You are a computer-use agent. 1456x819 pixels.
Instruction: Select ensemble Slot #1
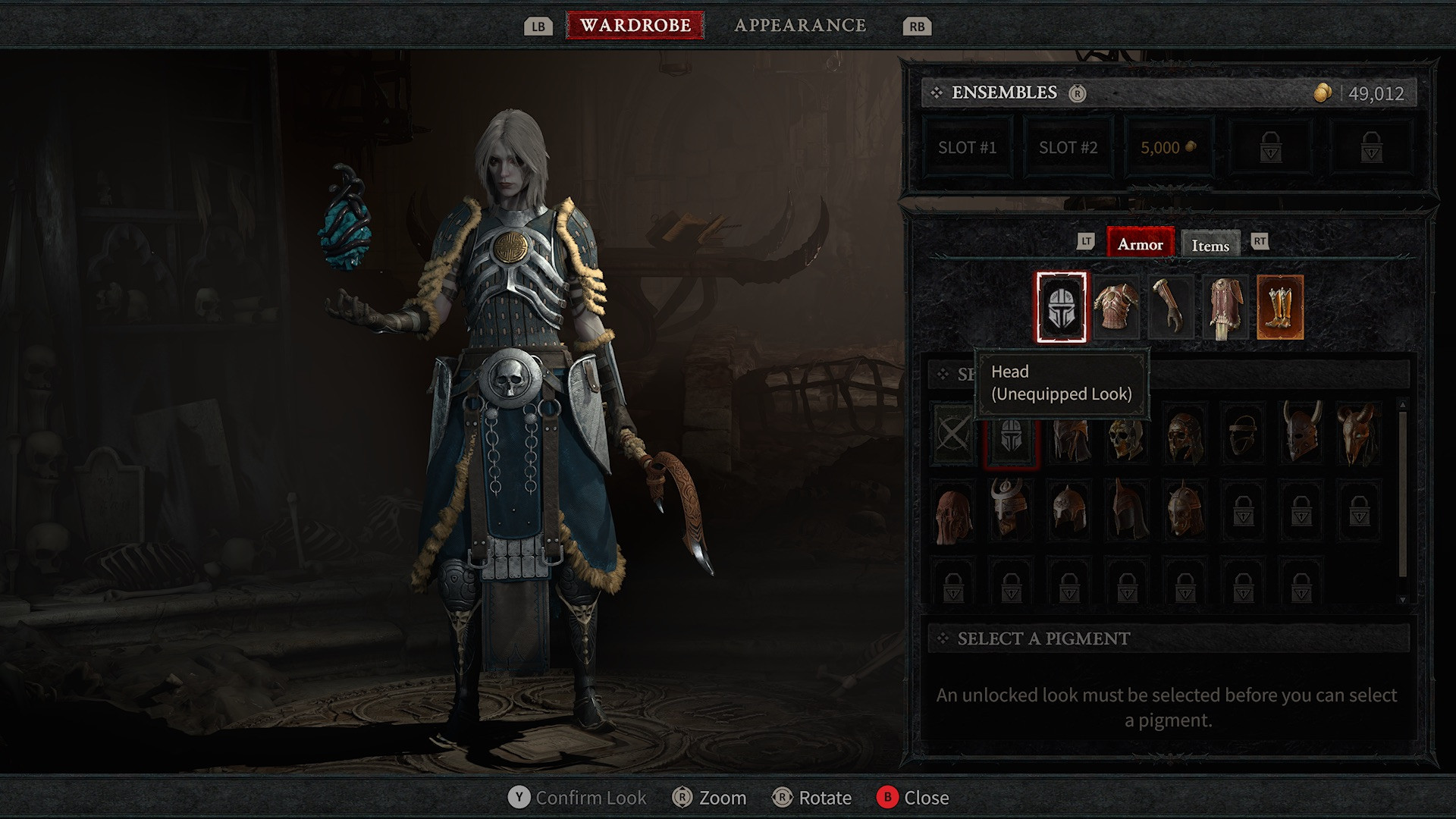pos(967,148)
